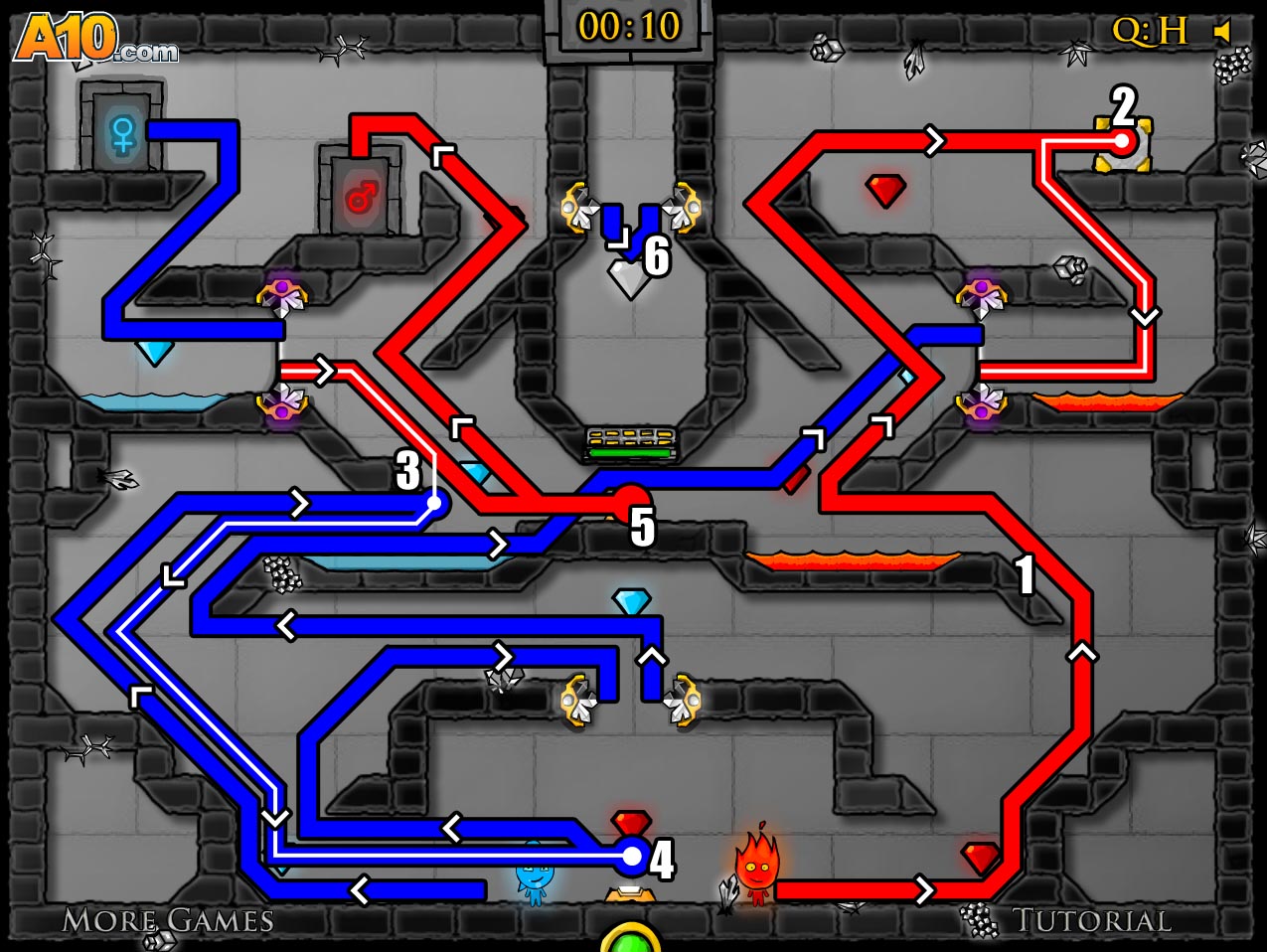Image resolution: width=1267 pixels, height=952 pixels.
Task: Open the Tutorial
Action: click(x=1091, y=920)
